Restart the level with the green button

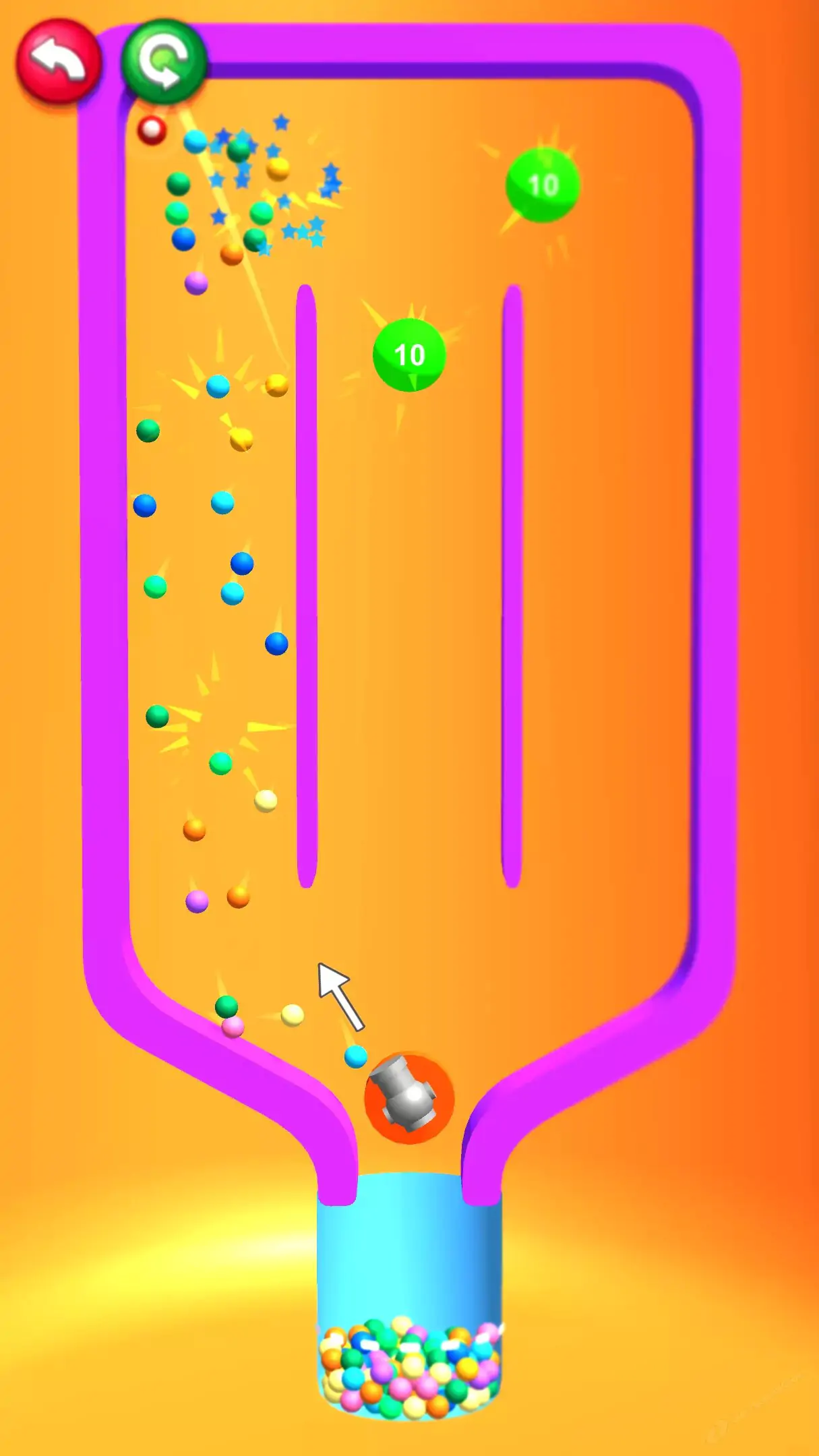[164, 61]
